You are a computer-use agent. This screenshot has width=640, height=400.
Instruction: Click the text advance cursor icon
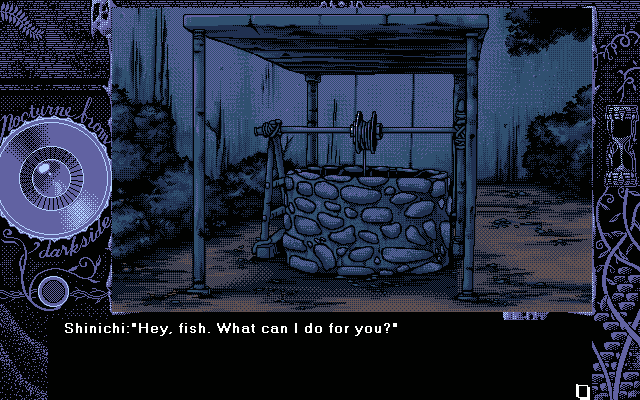click(x=582, y=390)
